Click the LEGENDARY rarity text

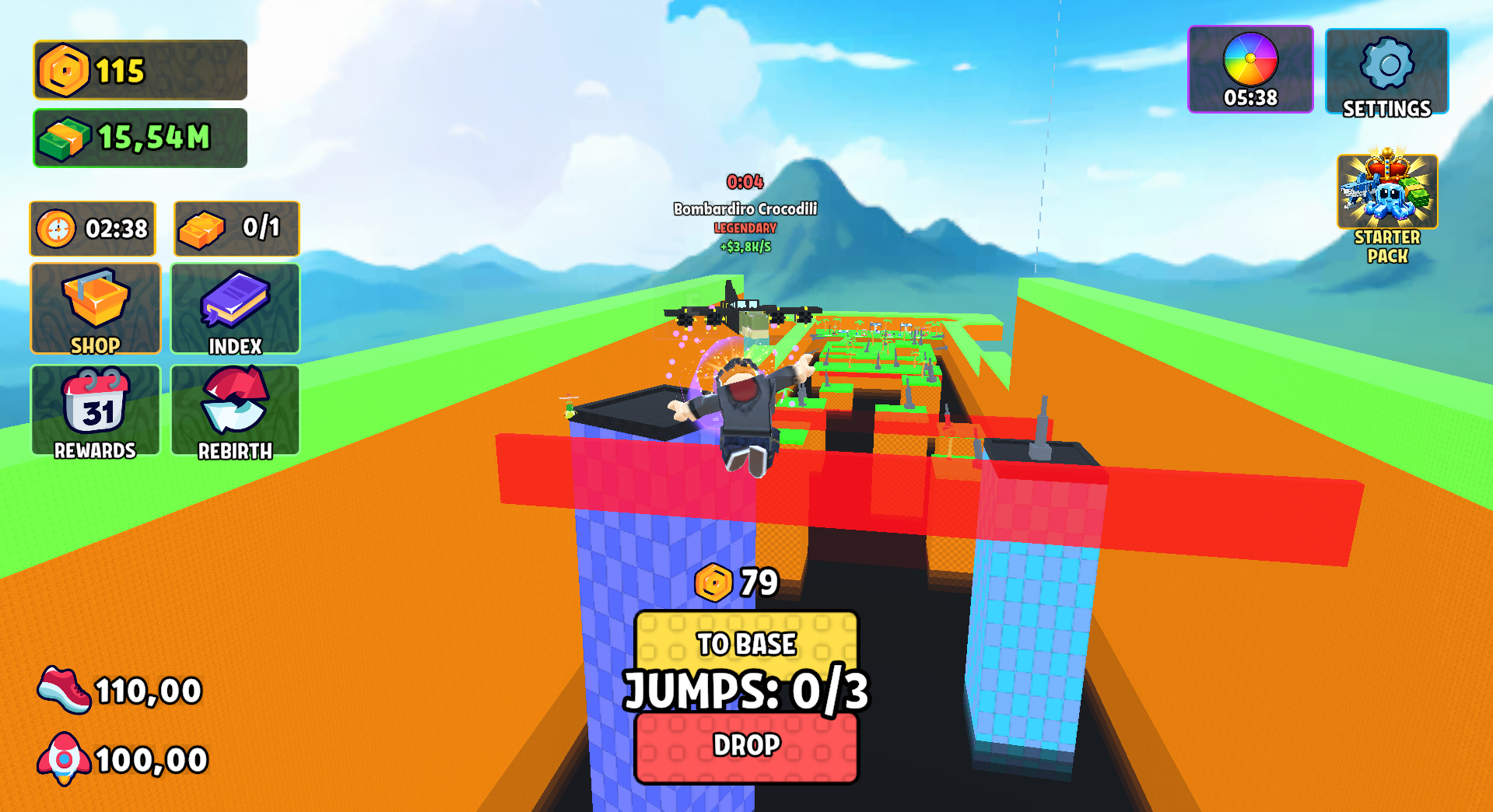745,228
